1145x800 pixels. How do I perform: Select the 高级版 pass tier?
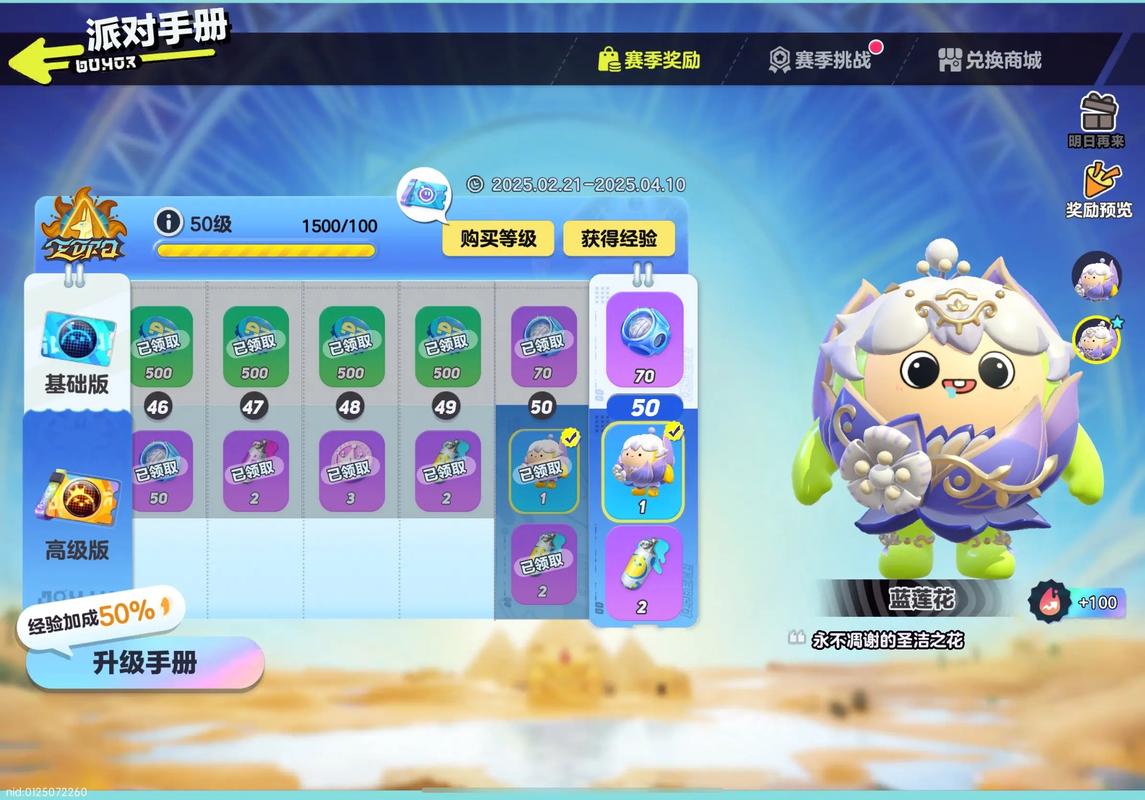77,515
